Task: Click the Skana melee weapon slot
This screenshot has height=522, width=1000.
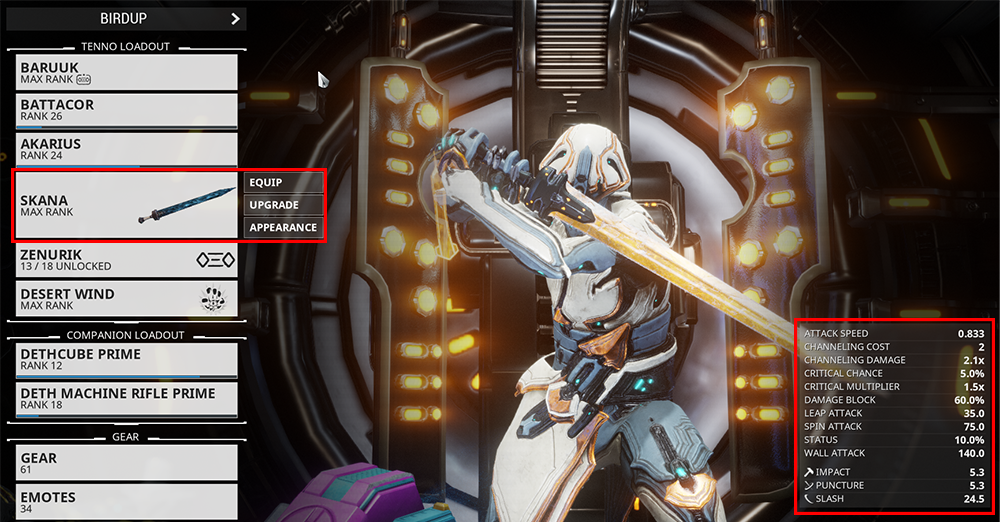Action: pyautogui.click(x=127, y=205)
